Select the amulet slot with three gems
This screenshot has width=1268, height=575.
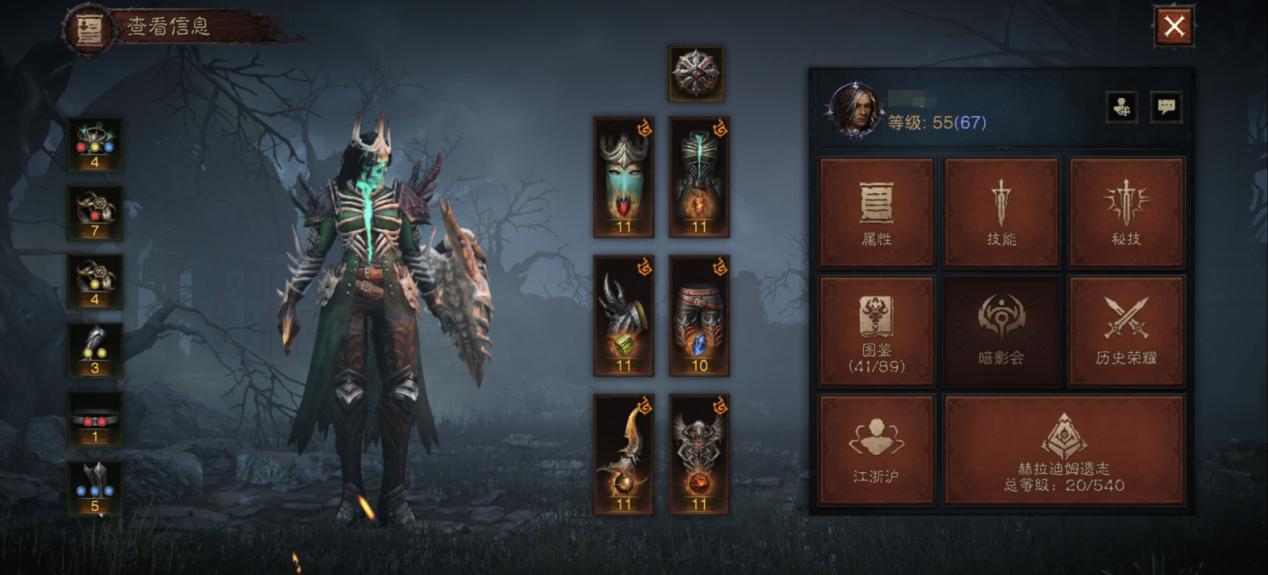(x=95, y=145)
